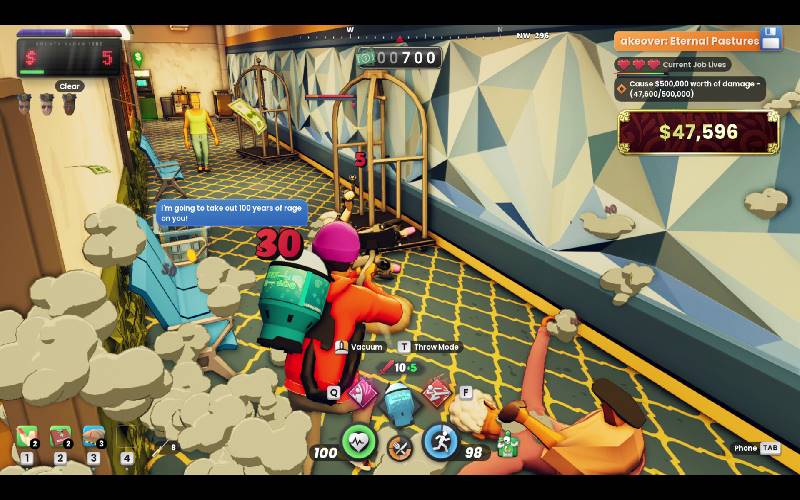Click the blue running stamina icon
Screen dimensions: 800x500
tap(440, 442)
